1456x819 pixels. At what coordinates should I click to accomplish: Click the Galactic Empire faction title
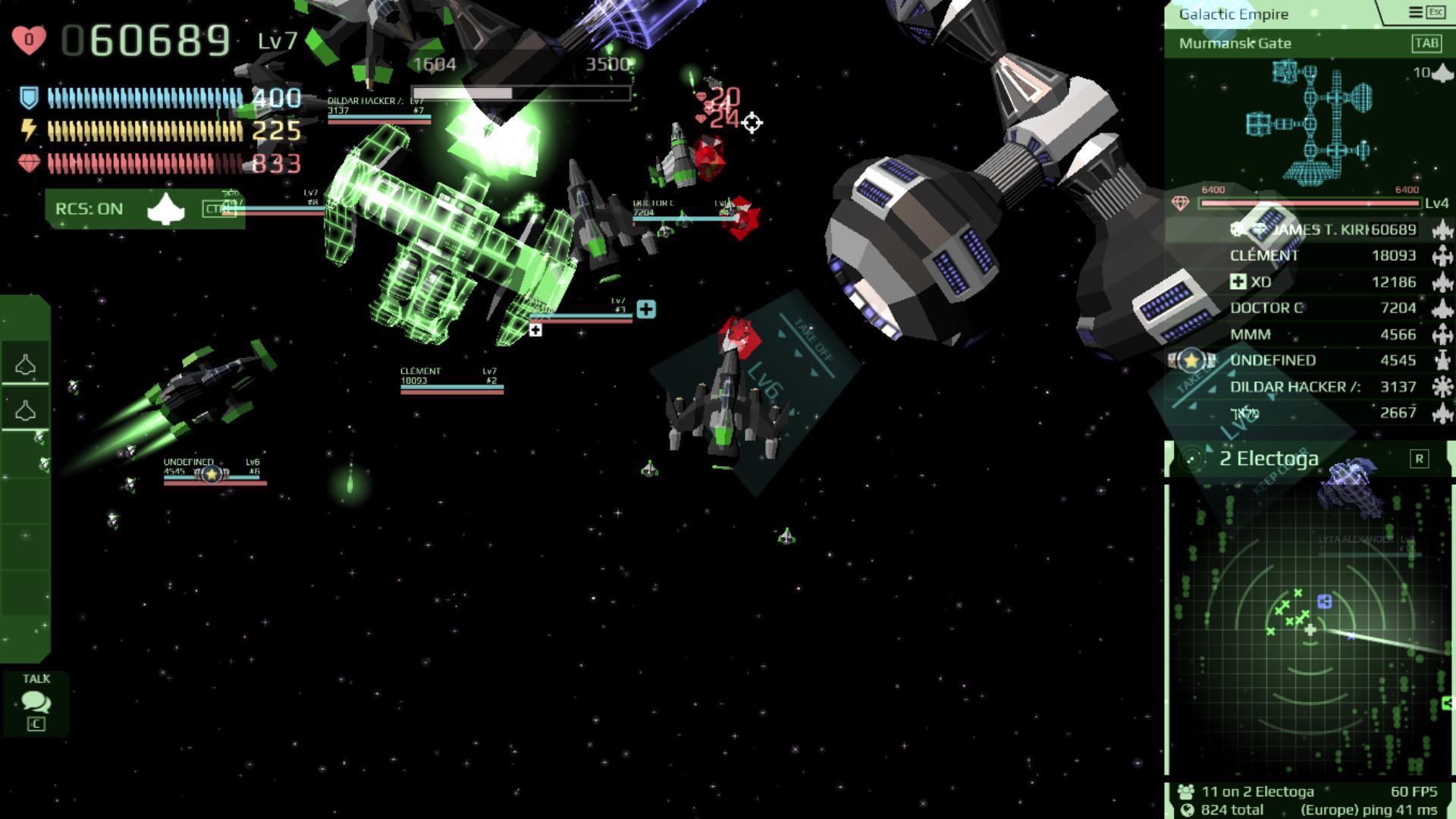(1233, 14)
